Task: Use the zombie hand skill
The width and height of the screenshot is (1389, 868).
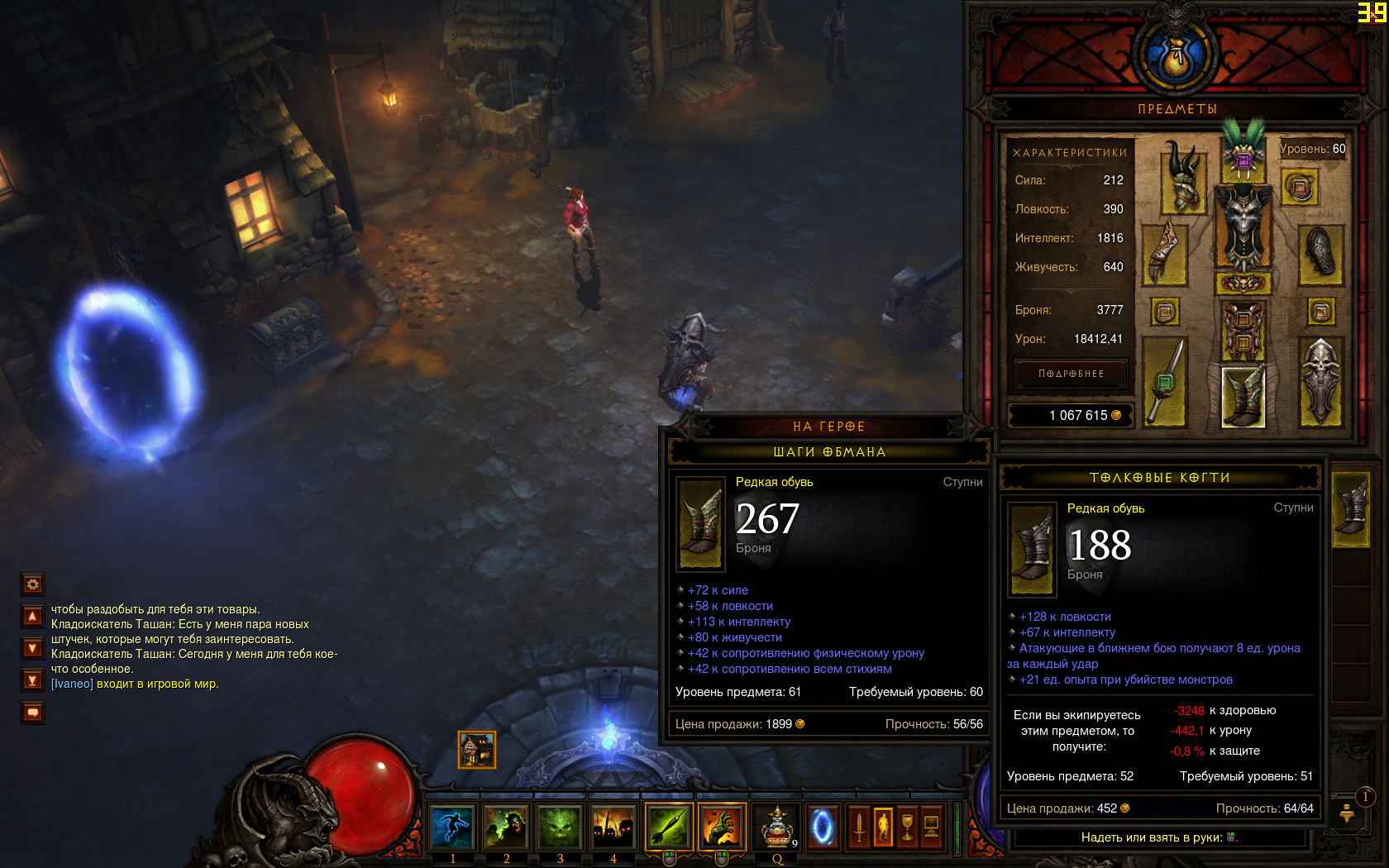Action: pyautogui.click(x=722, y=827)
